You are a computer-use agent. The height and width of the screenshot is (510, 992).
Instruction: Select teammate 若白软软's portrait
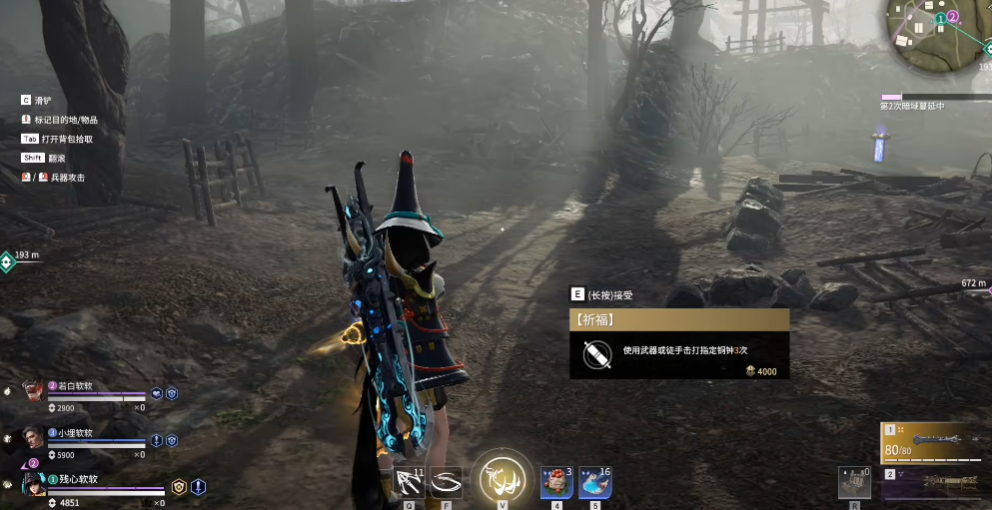33,391
